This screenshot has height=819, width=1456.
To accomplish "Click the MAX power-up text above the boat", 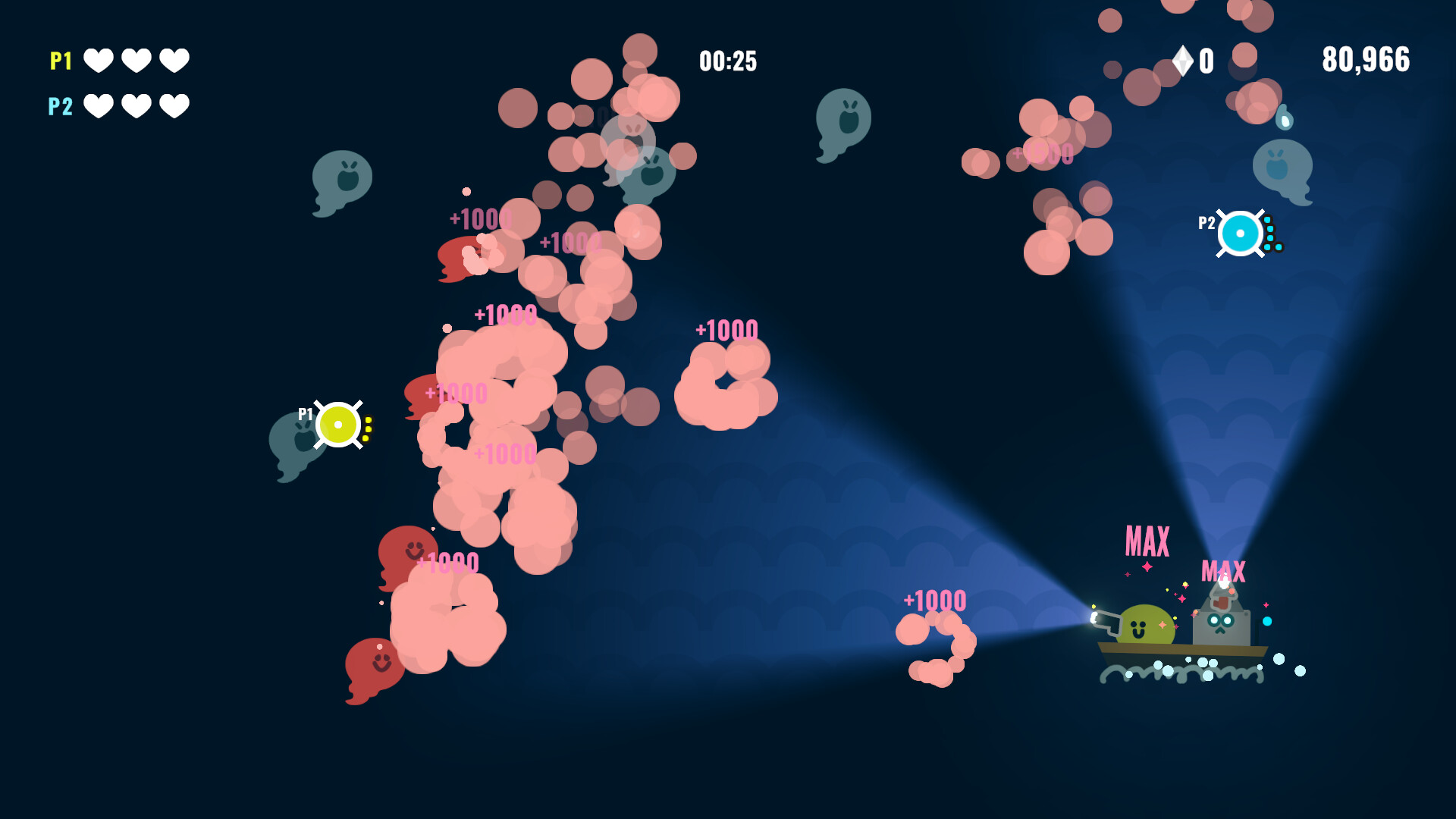I will pyautogui.click(x=1147, y=540).
